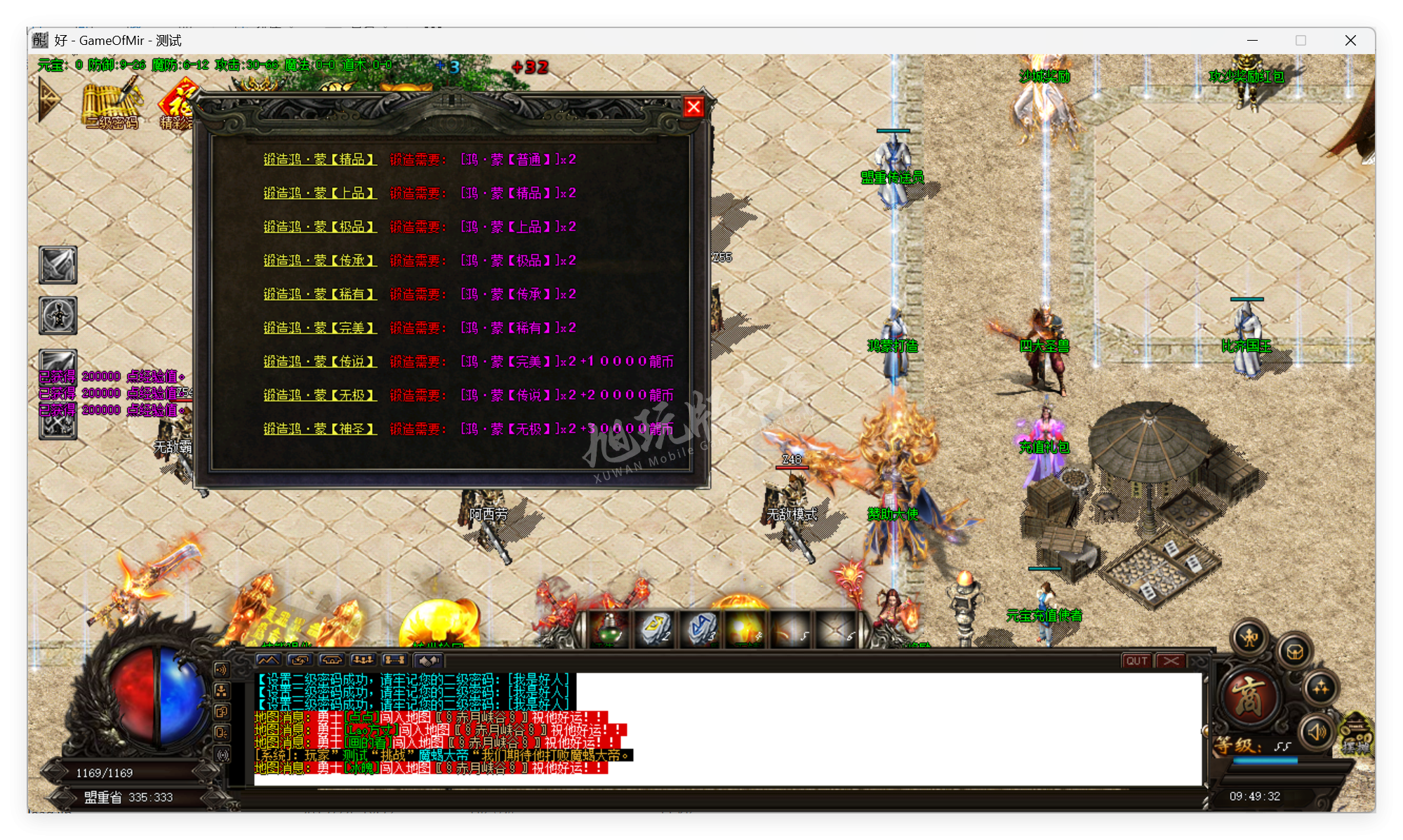Screen dimensions: 1403x840
Task: Select the human figure skill icon
Action: click(58, 316)
